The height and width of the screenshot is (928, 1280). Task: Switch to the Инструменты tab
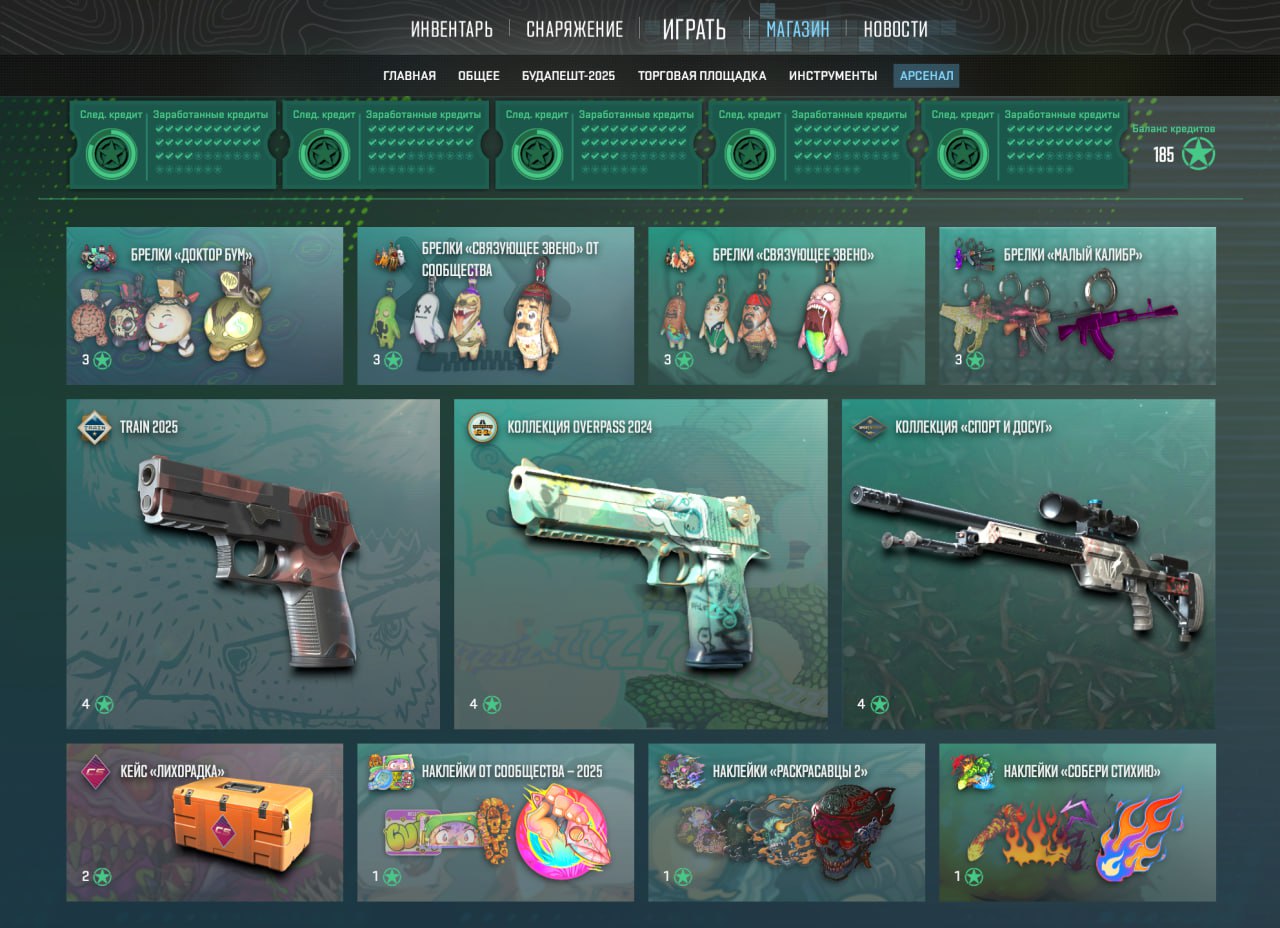[832, 76]
